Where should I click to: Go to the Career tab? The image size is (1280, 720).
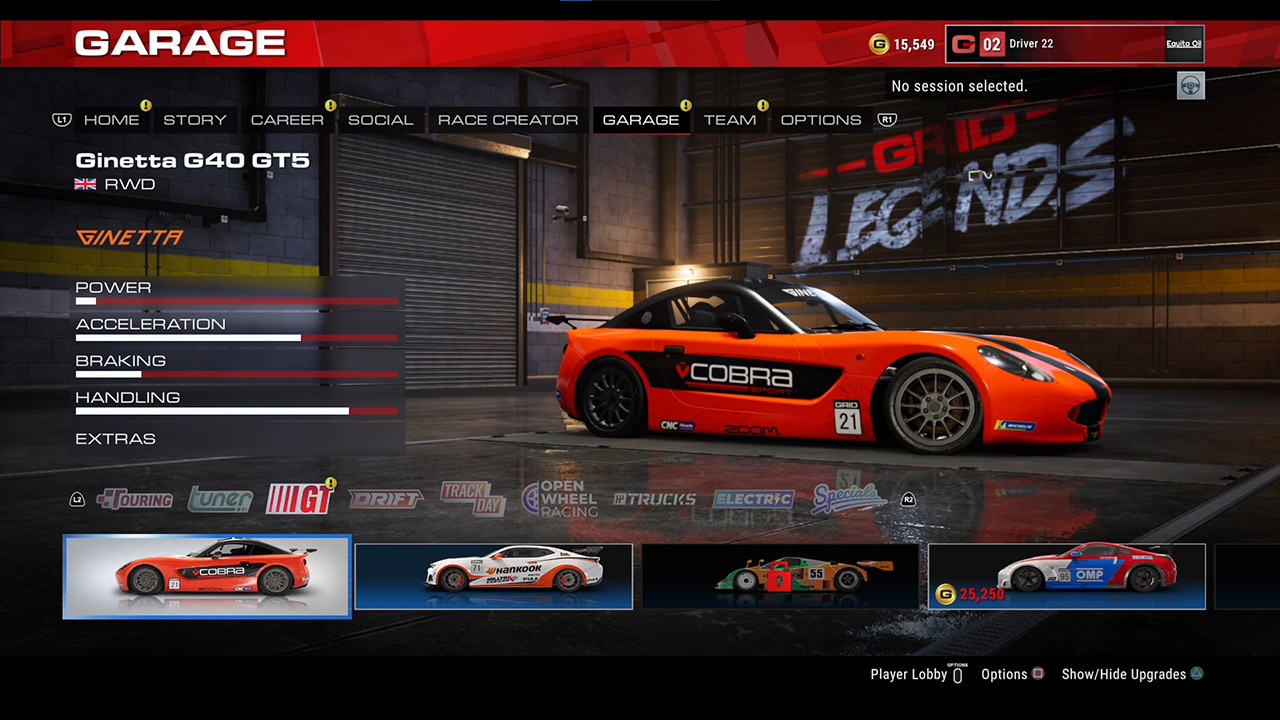[287, 120]
